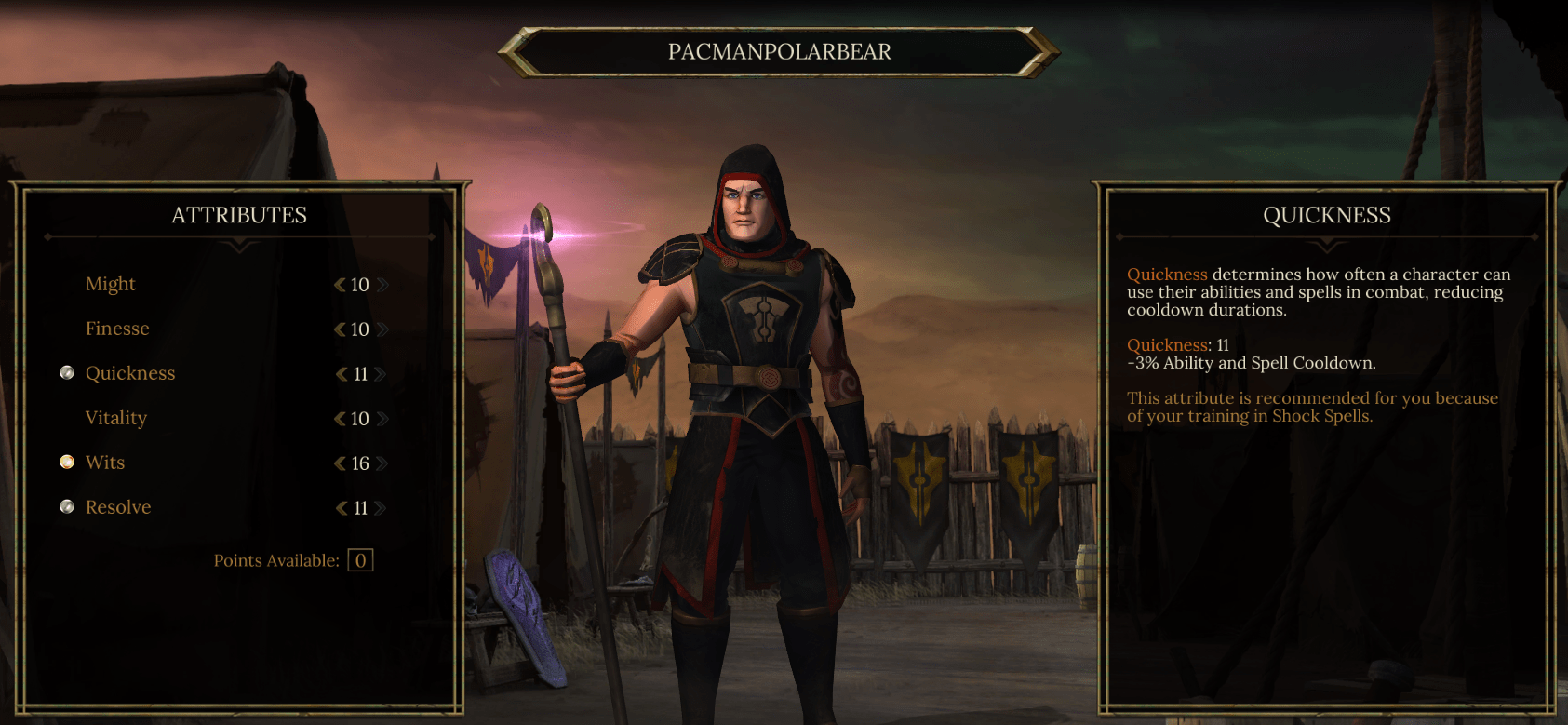This screenshot has width=1568, height=725.
Task: Click the glowing orb next to Wits
Action: [x=66, y=462]
